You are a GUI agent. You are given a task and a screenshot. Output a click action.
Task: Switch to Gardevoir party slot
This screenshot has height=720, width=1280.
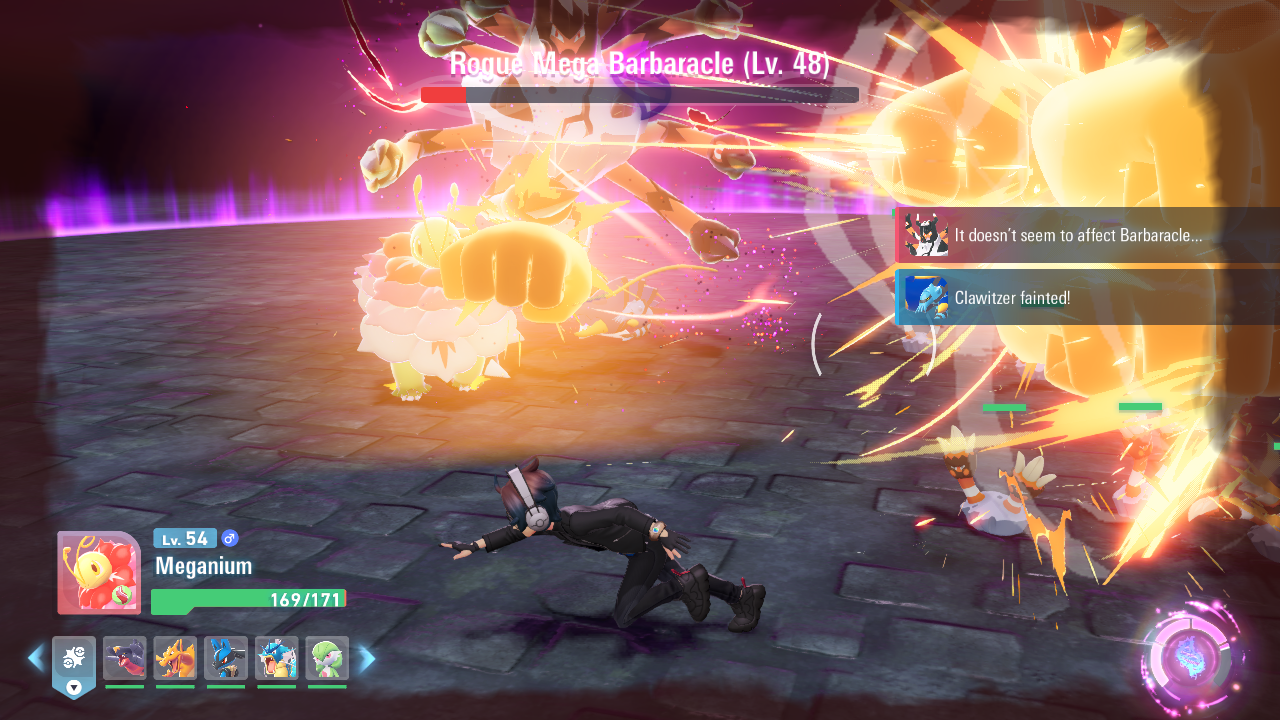click(x=327, y=658)
